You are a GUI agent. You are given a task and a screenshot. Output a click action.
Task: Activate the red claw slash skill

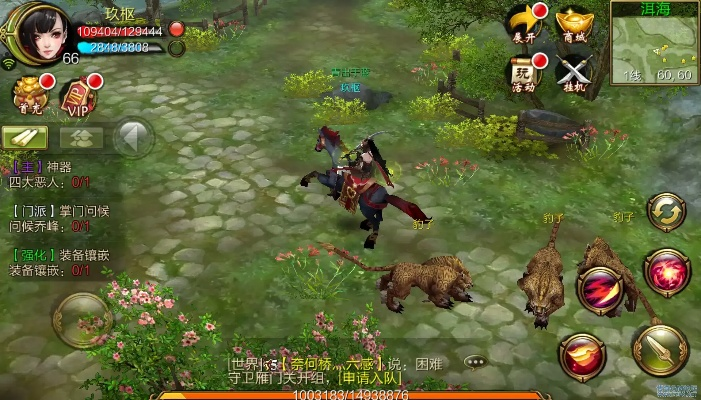[x=600, y=291]
